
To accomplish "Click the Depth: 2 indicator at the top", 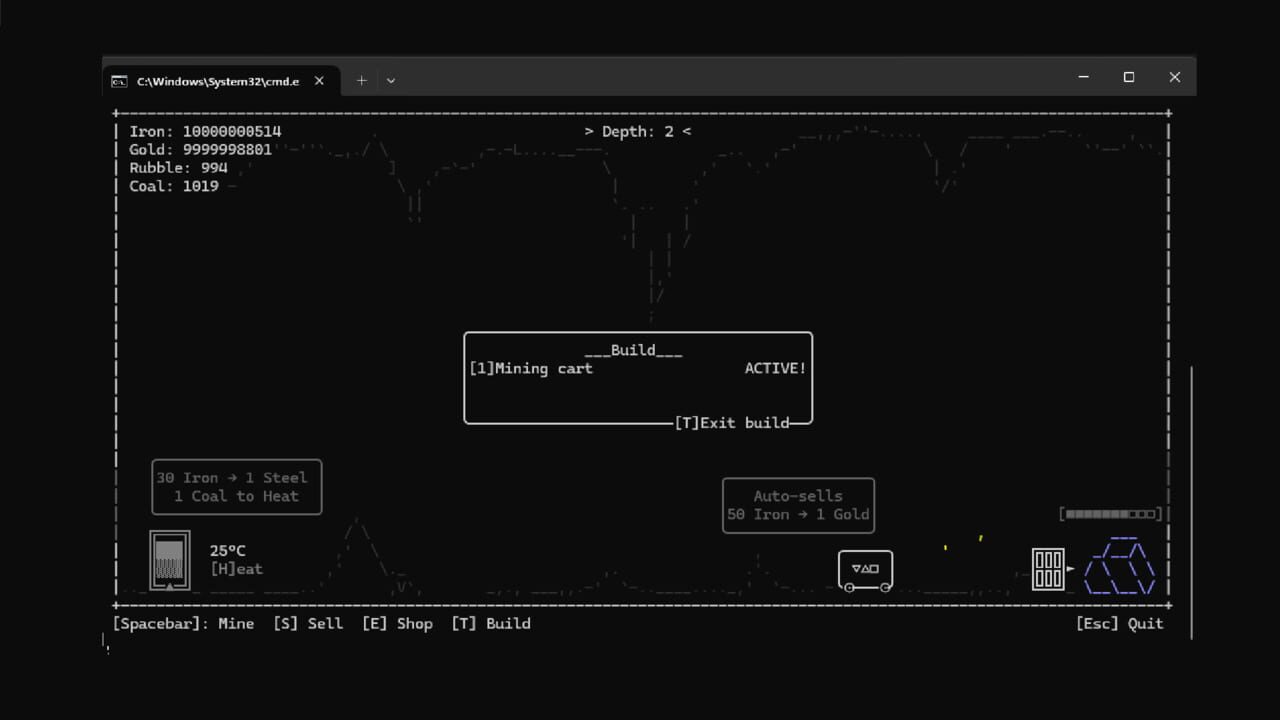I will [x=637, y=131].
